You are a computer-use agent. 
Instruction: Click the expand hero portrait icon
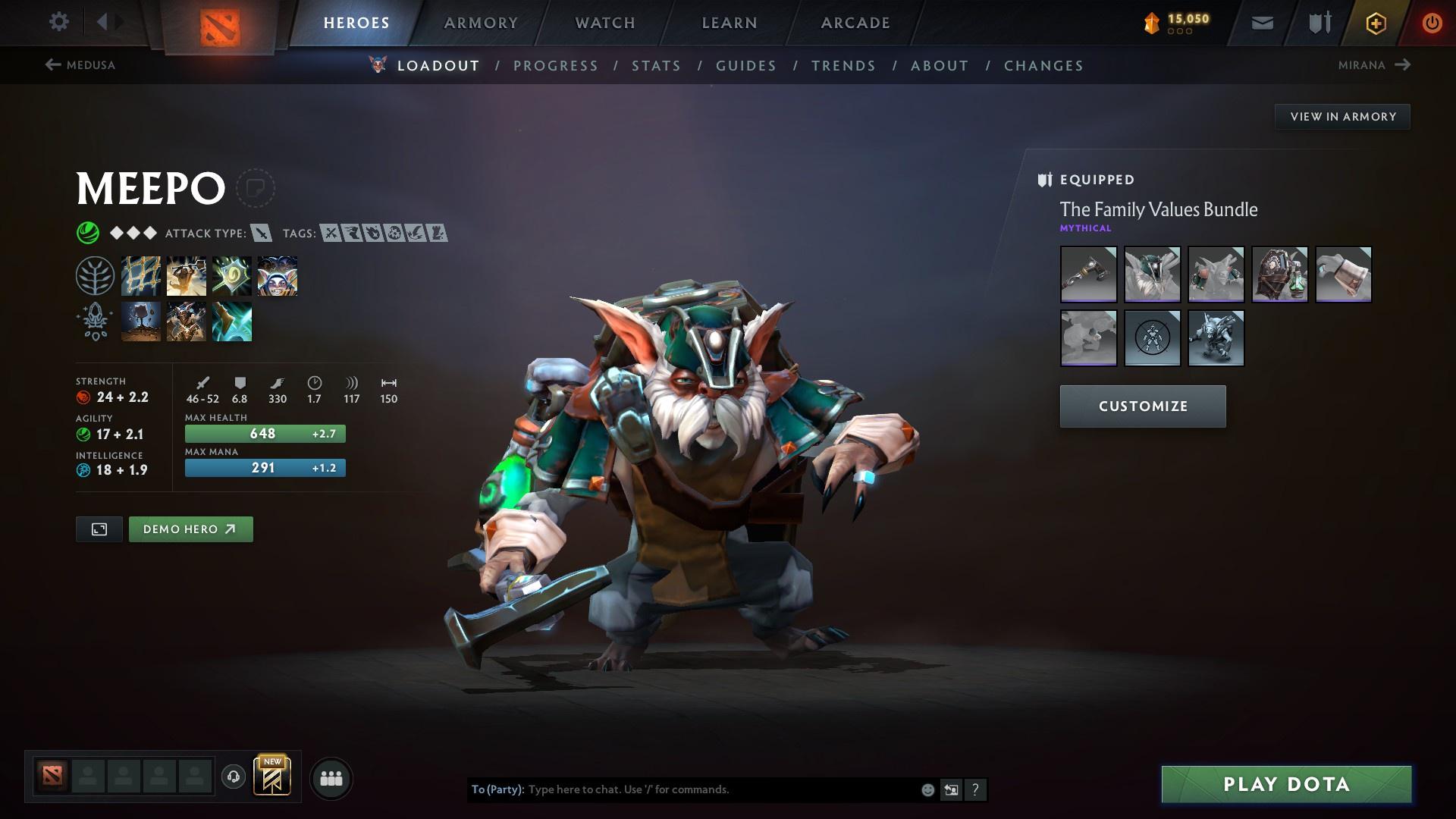click(x=100, y=529)
